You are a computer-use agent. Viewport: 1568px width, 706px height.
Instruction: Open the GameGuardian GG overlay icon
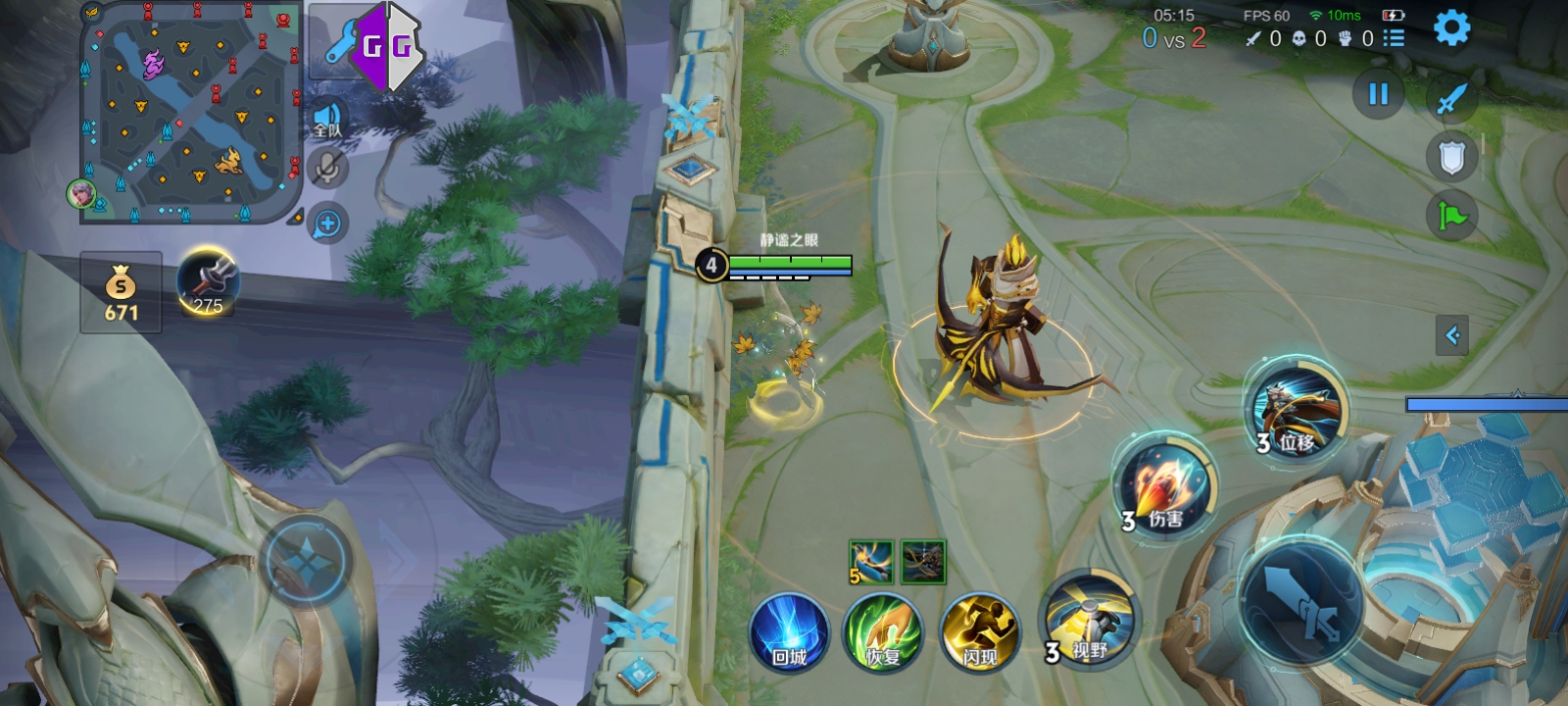(387, 46)
